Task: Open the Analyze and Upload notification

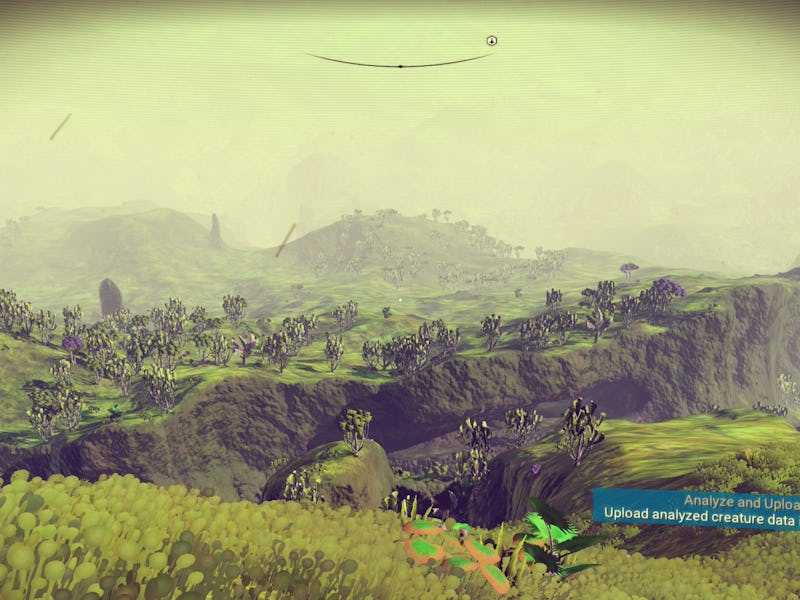Action: pos(697,507)
